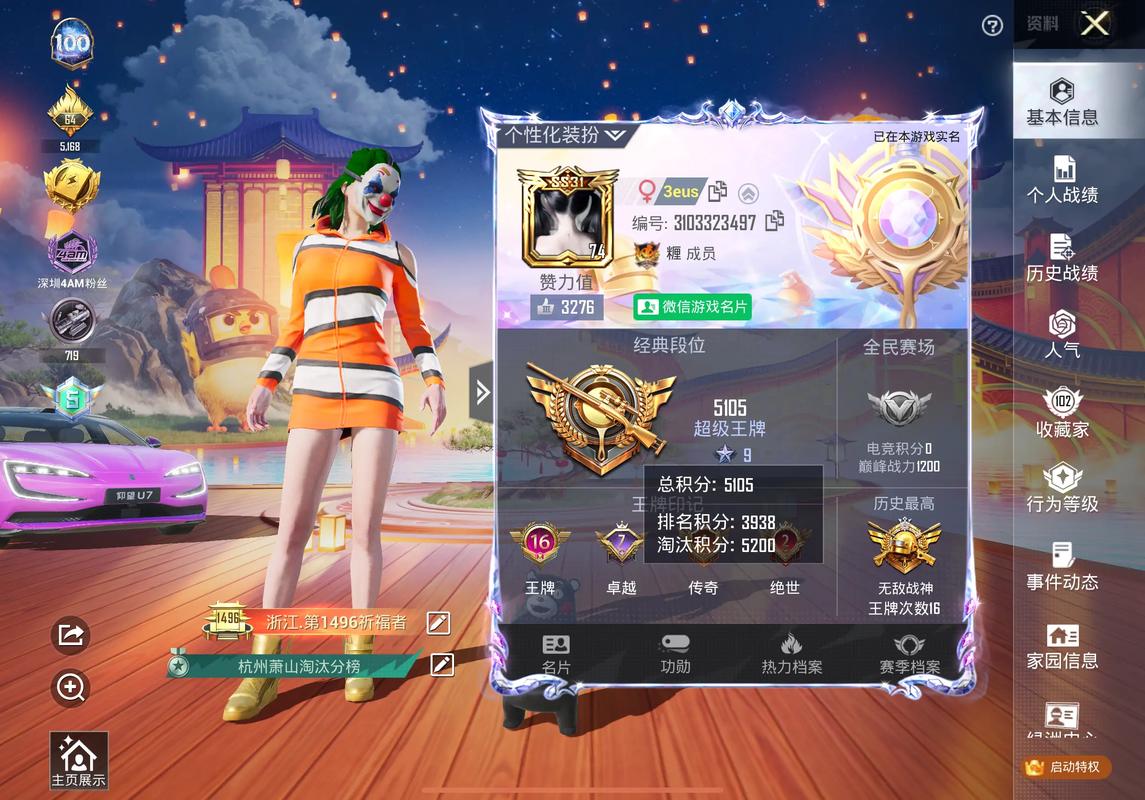Open the 基本信息 tab
Viewport: 1145px width, 800px height.
(x=1062, y=103)
